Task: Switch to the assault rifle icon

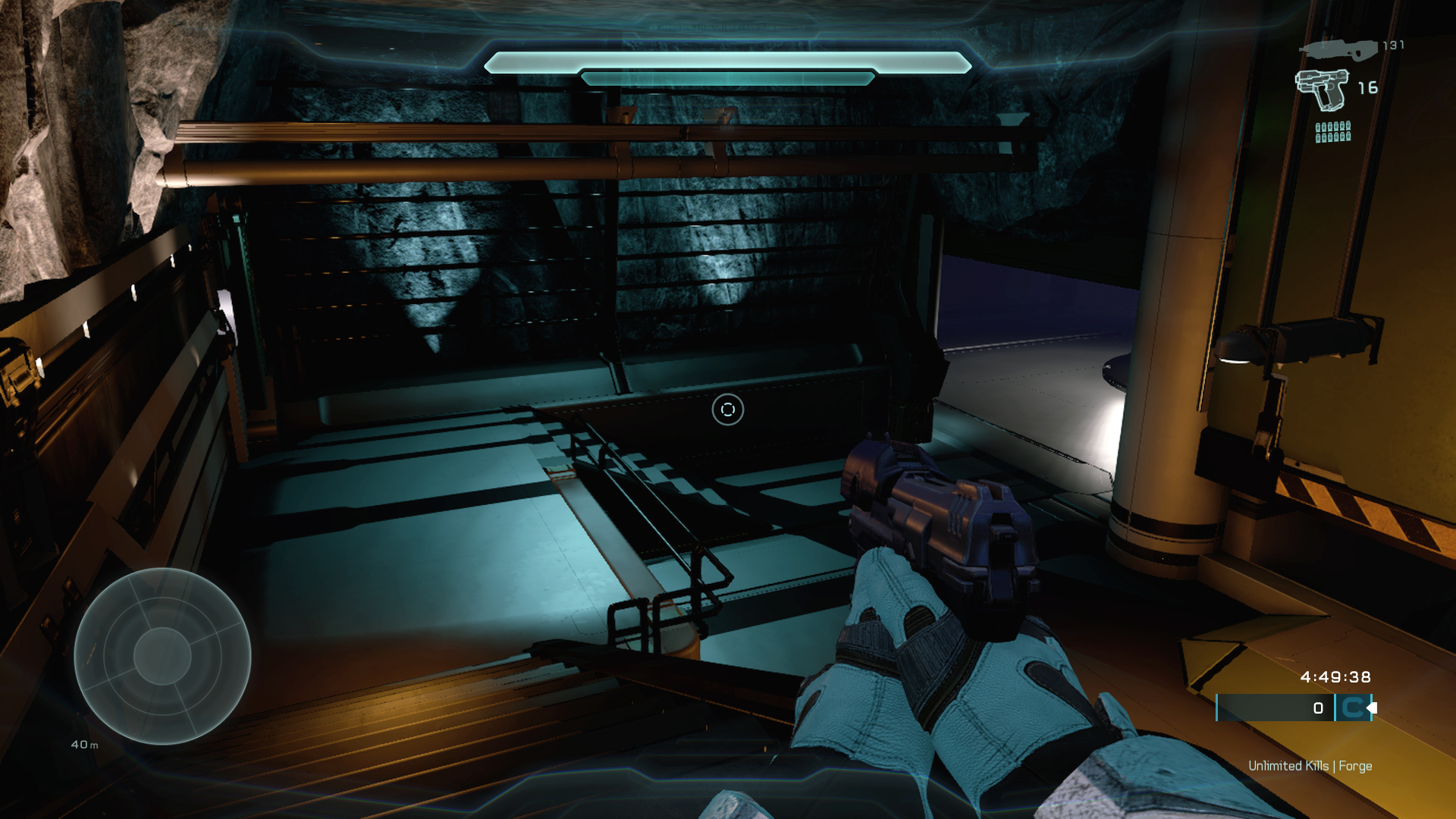Action: point(1338,49)
